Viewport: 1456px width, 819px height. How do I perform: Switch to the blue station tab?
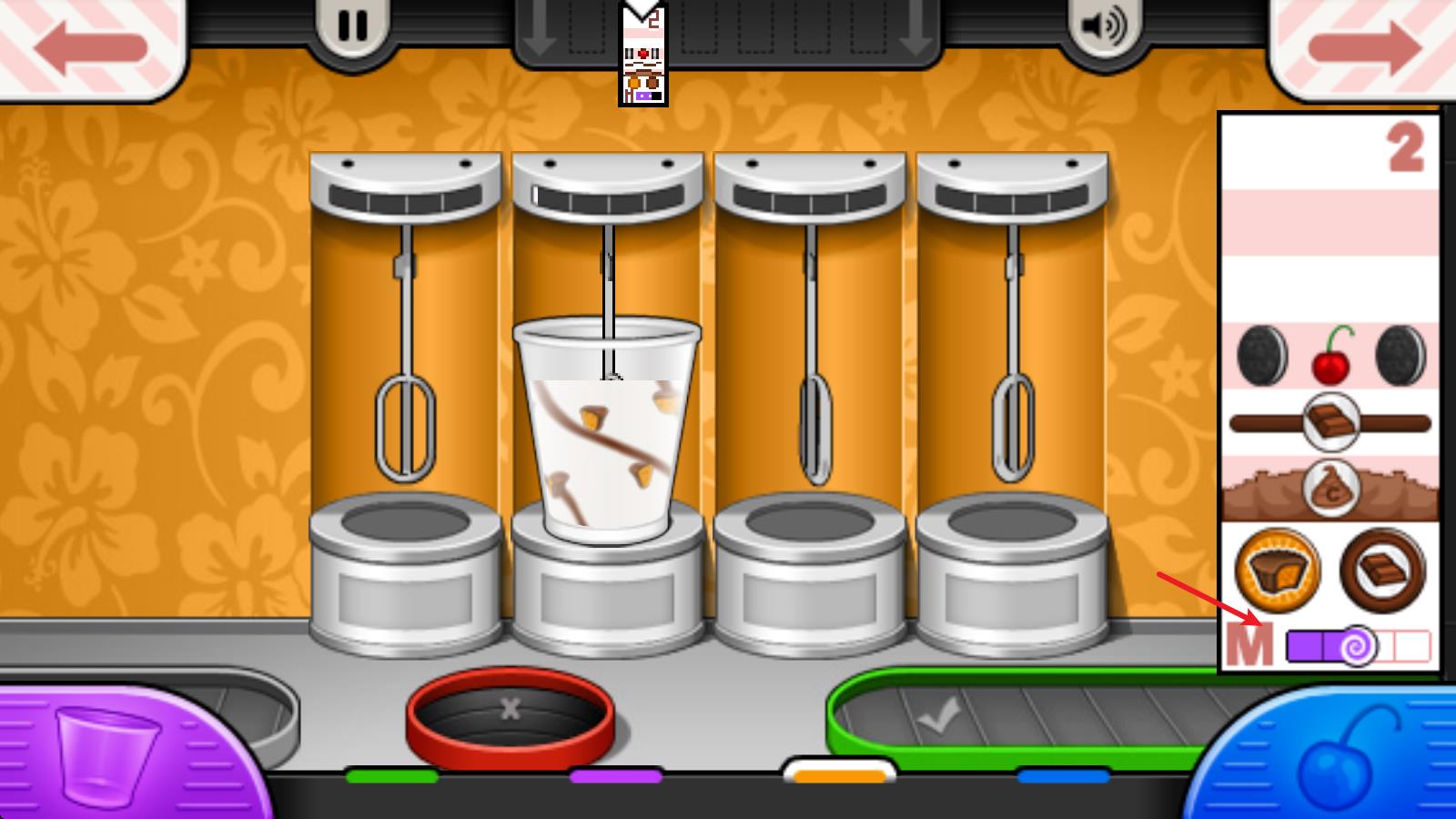1063,776
